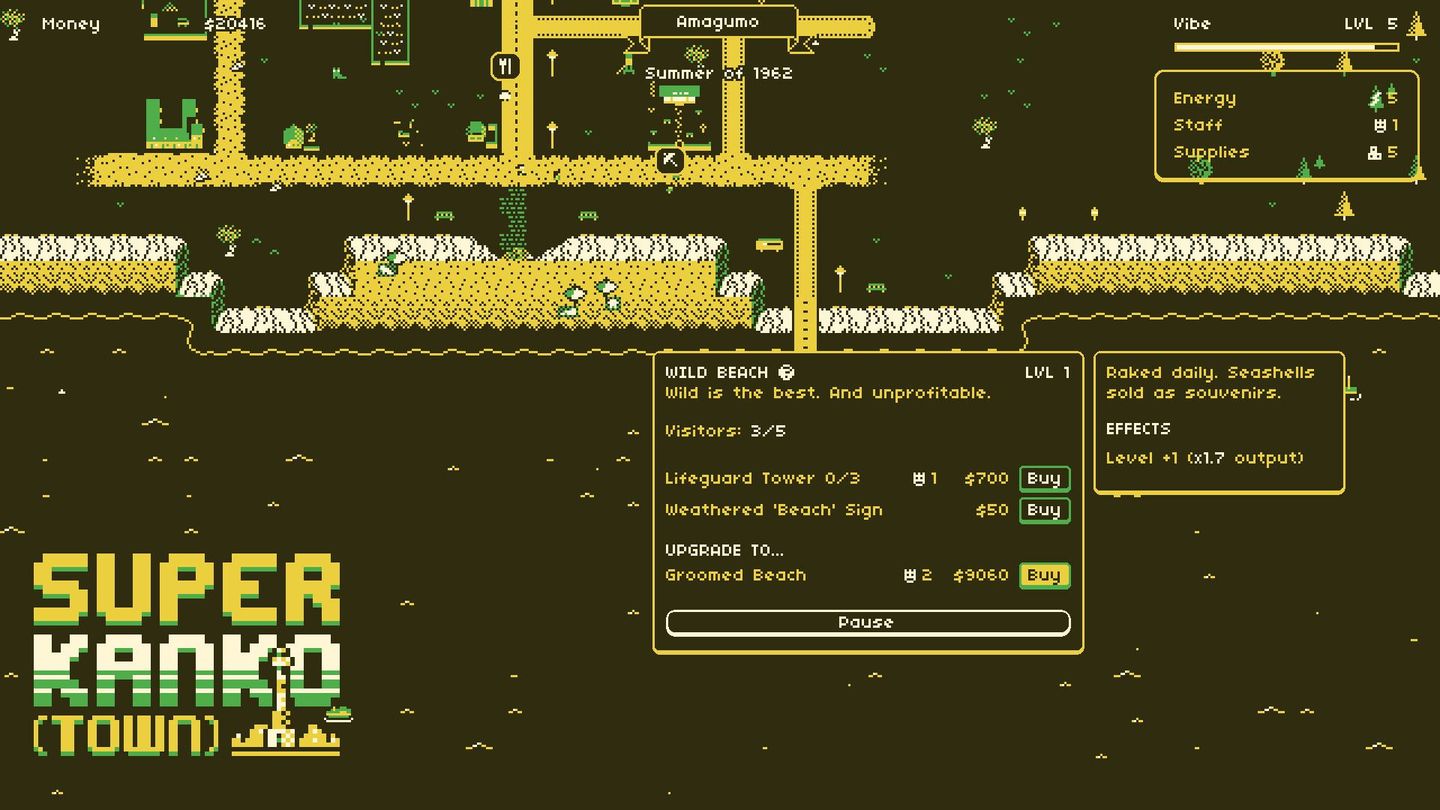
Task: Toggle game time with the Pause bar
Action: [866, 622]
